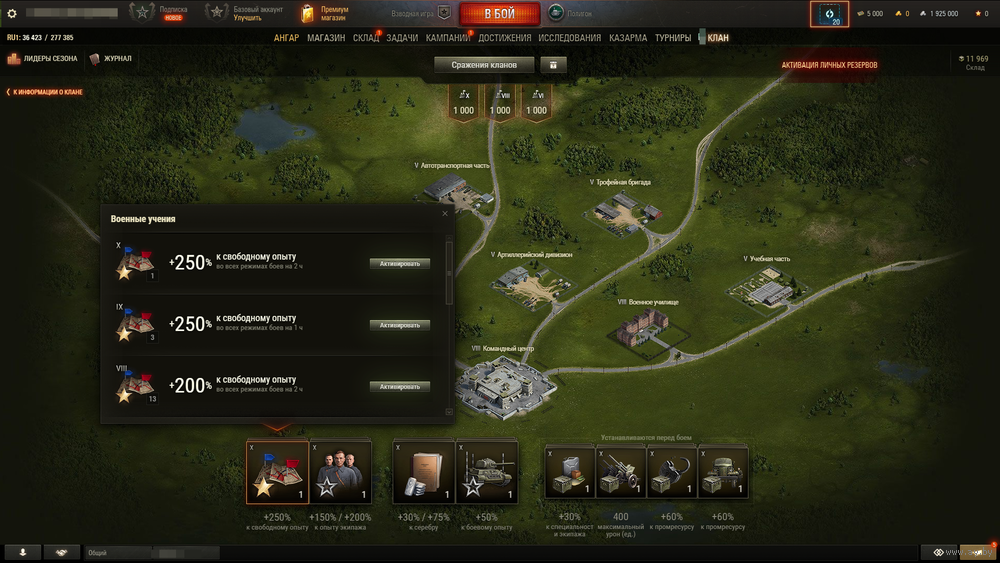The image size is (1000, 563).
Task: Go to the ИССЛЕДОВАНИЯ tab
Action: 570,38
